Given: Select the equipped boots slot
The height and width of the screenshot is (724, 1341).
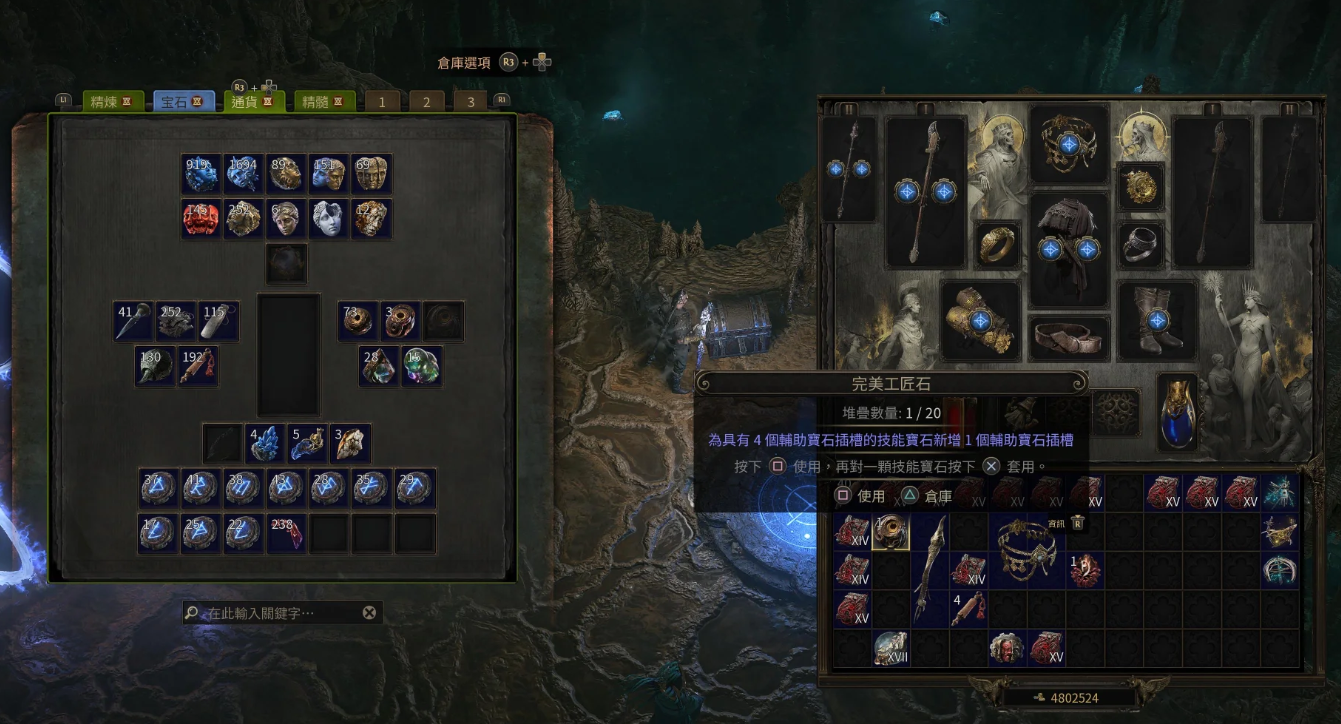Looking at the screenshot, I should (1157, 320).
